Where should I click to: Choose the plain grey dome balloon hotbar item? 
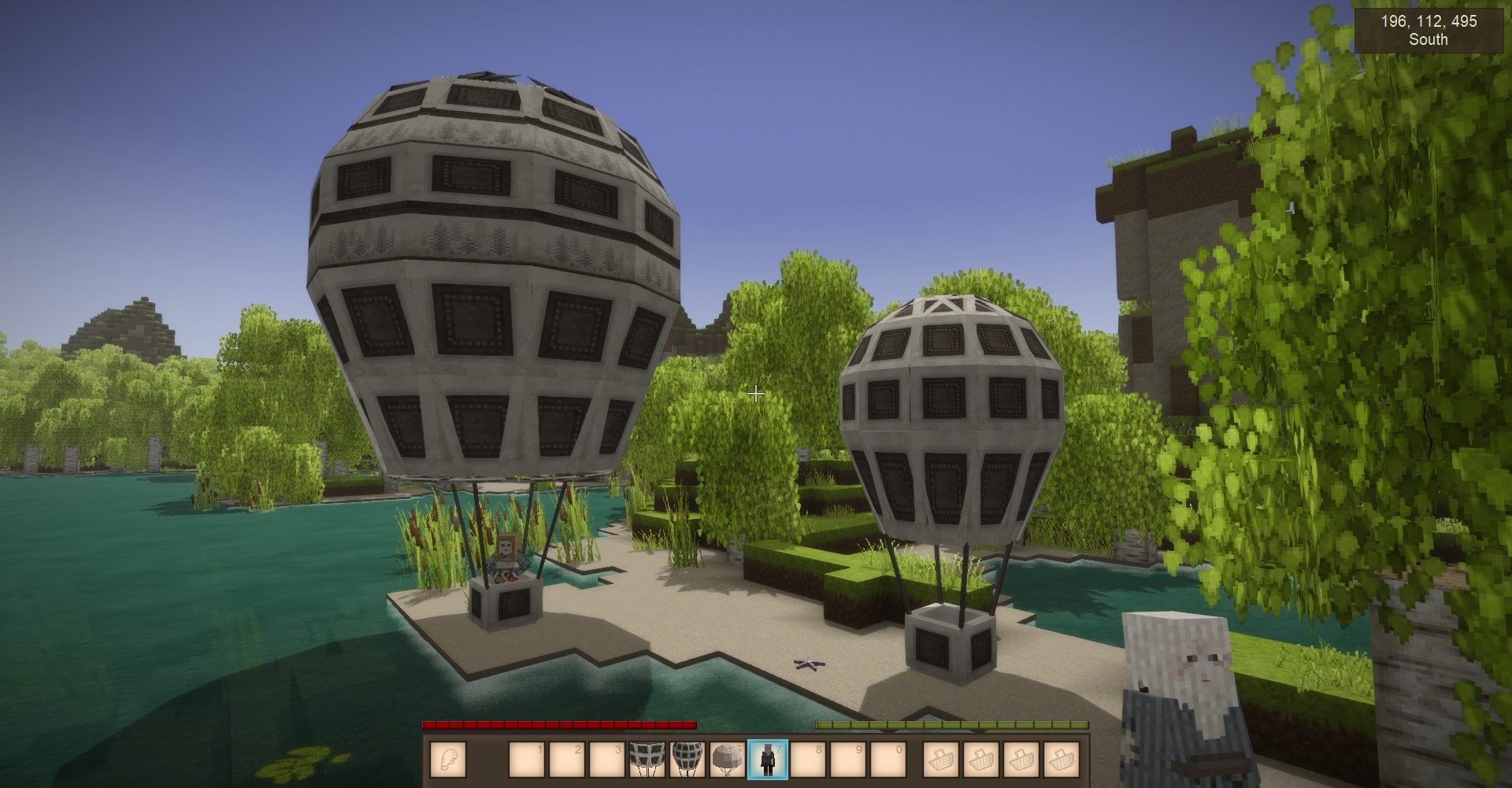point(727,760)
